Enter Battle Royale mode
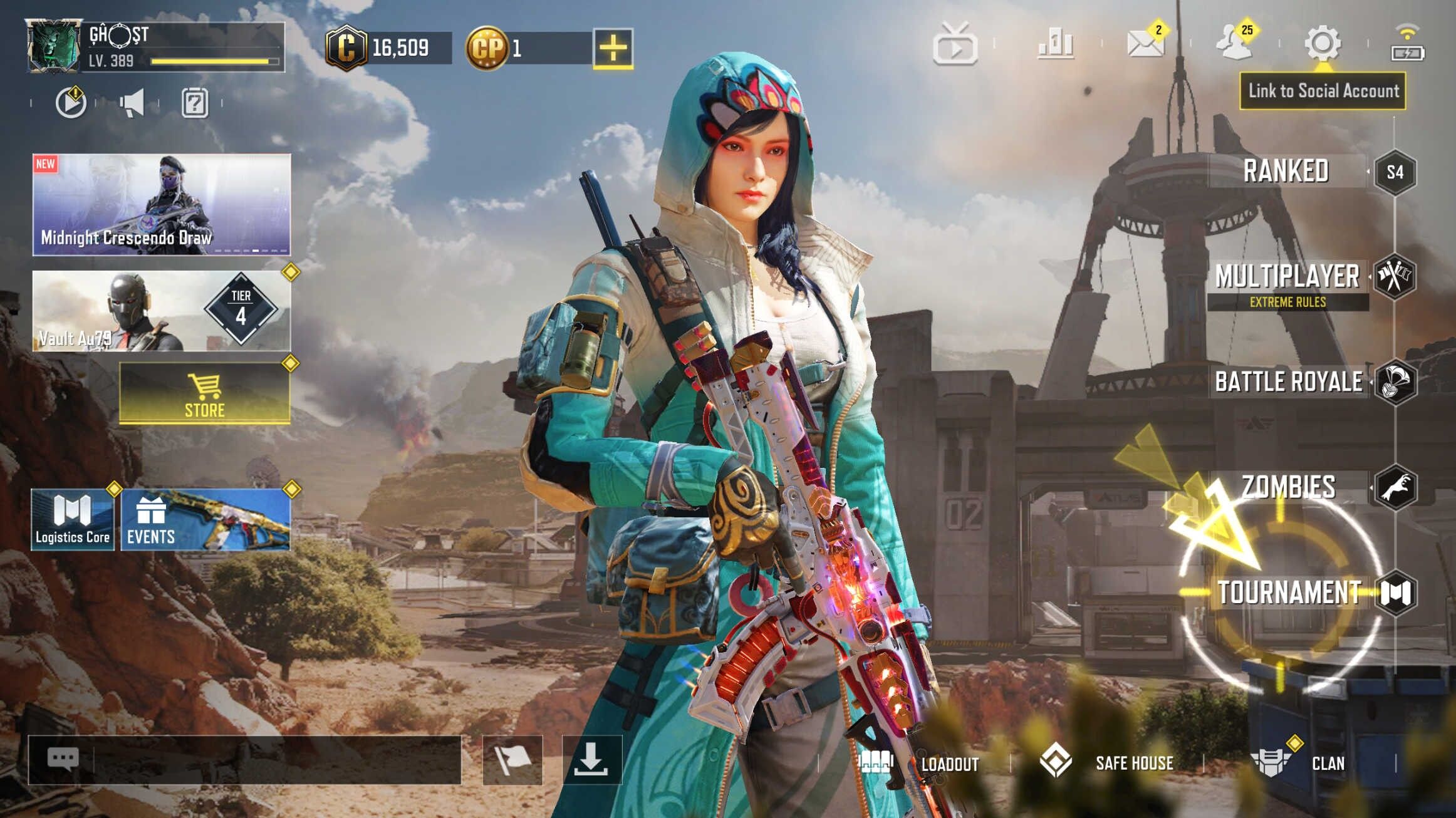The image size is (1456, 818). tap(1289, 382)
